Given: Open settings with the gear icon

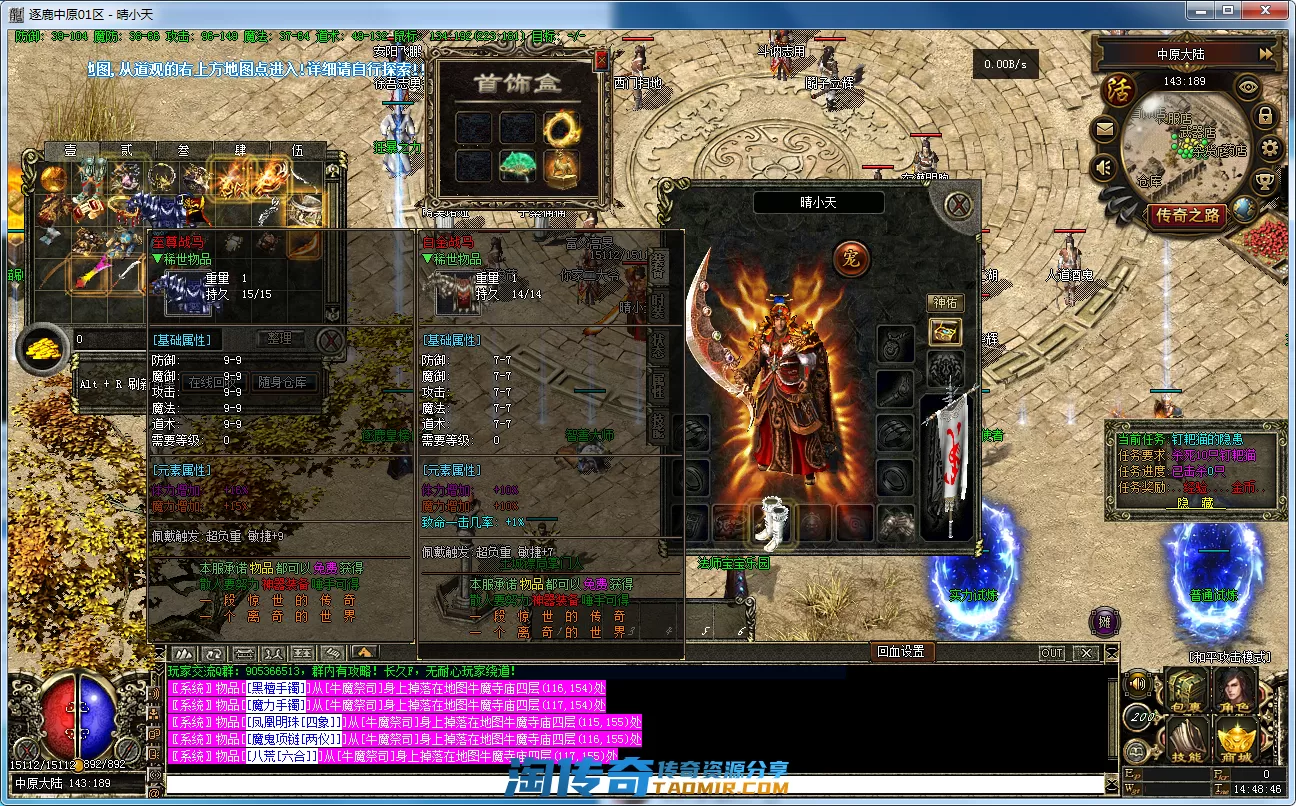Looking at the screenshot, I should tap(1270, 149).
